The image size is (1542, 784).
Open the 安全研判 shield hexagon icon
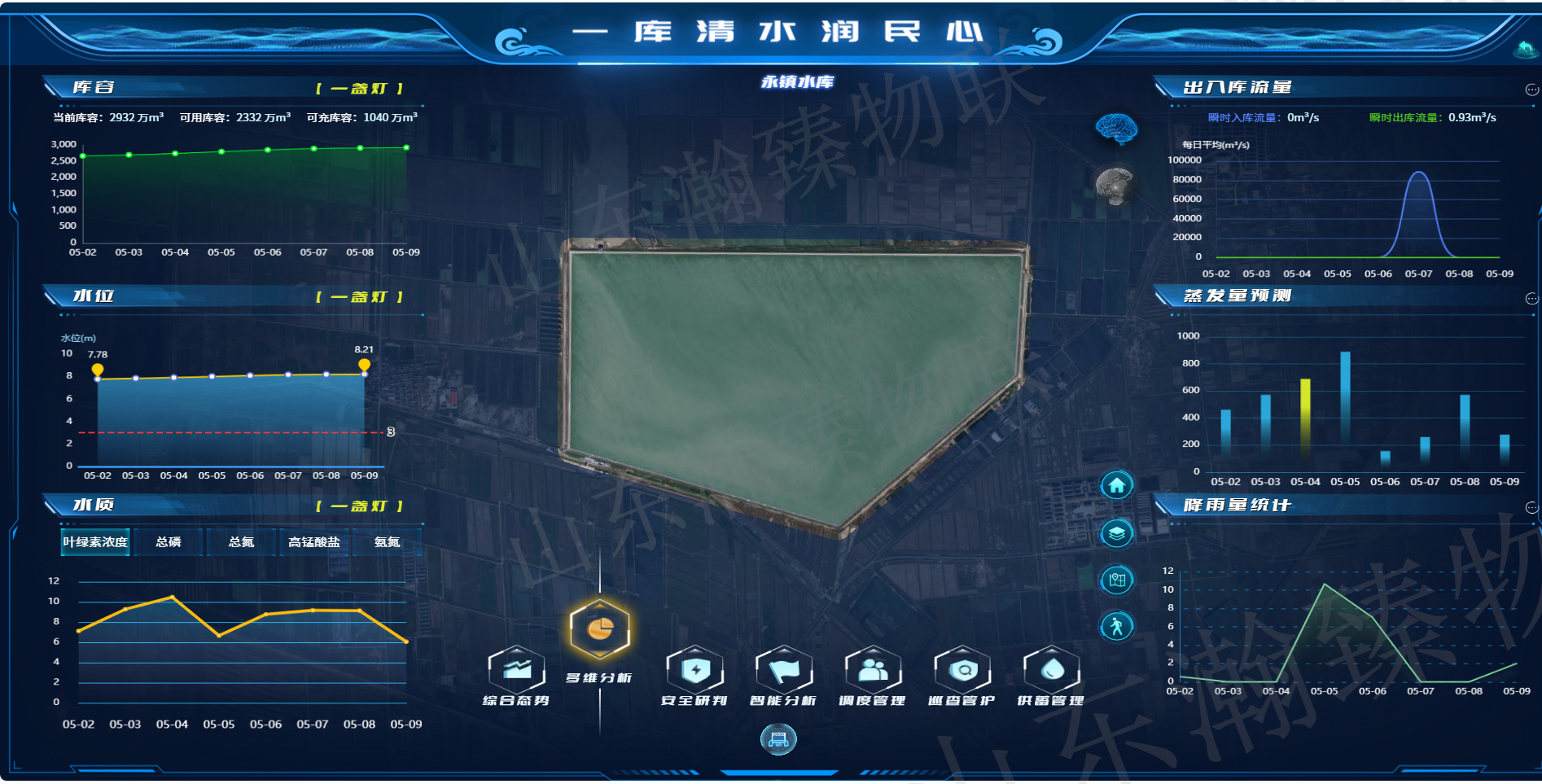click(694, 669)
